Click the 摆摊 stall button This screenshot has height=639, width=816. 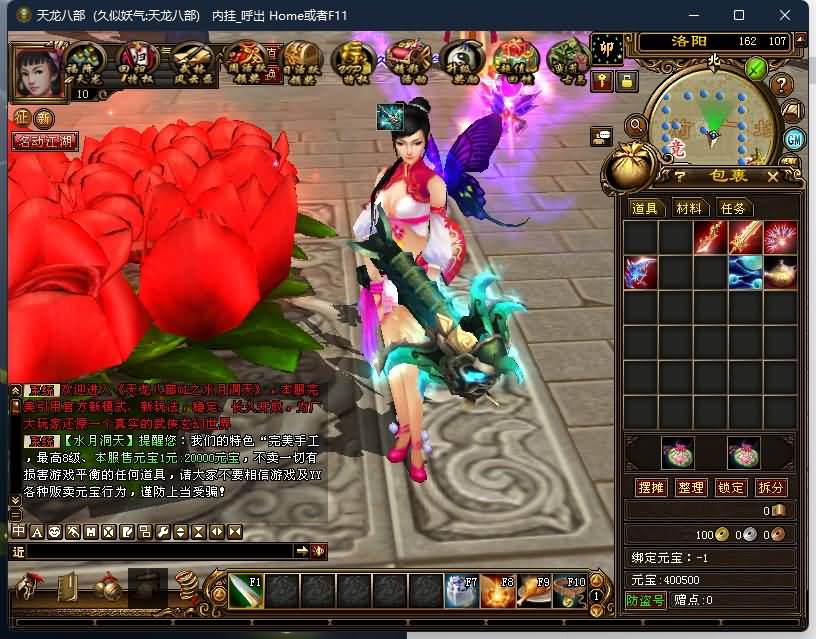[x=651, y=487]
